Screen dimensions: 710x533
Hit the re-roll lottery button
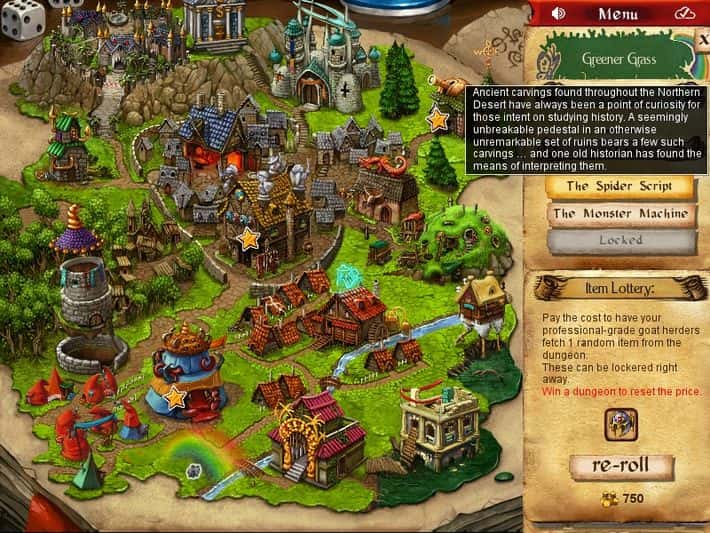[621, 468]
